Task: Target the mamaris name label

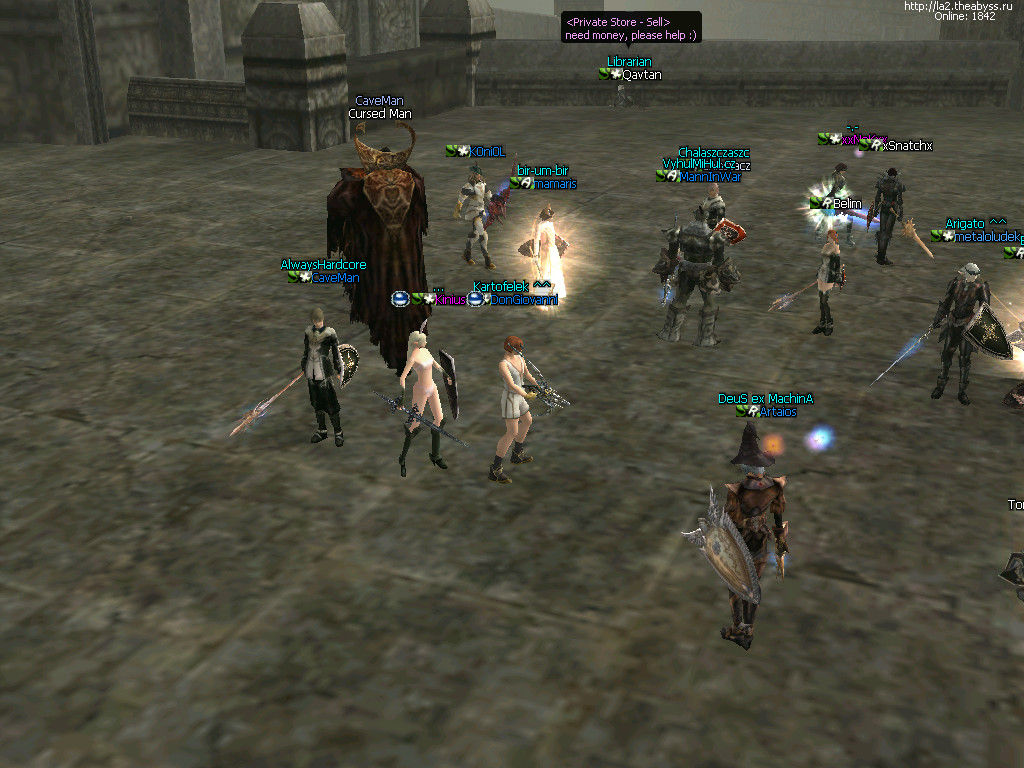Action: pyautogui.click(x=555, y=184)
